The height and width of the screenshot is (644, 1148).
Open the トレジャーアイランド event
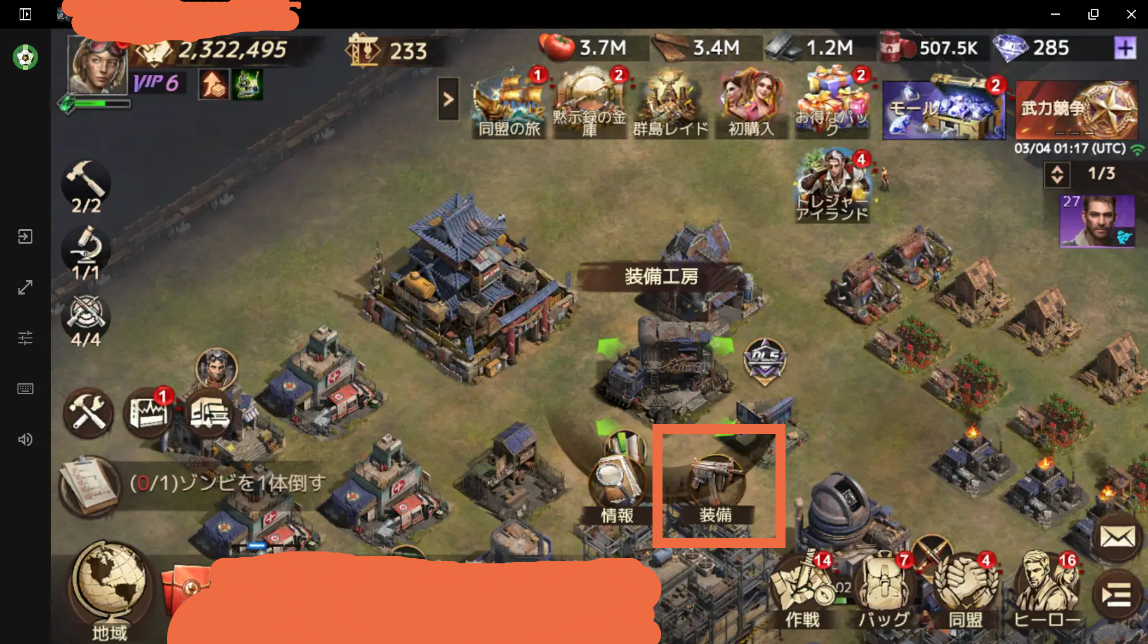832,186
